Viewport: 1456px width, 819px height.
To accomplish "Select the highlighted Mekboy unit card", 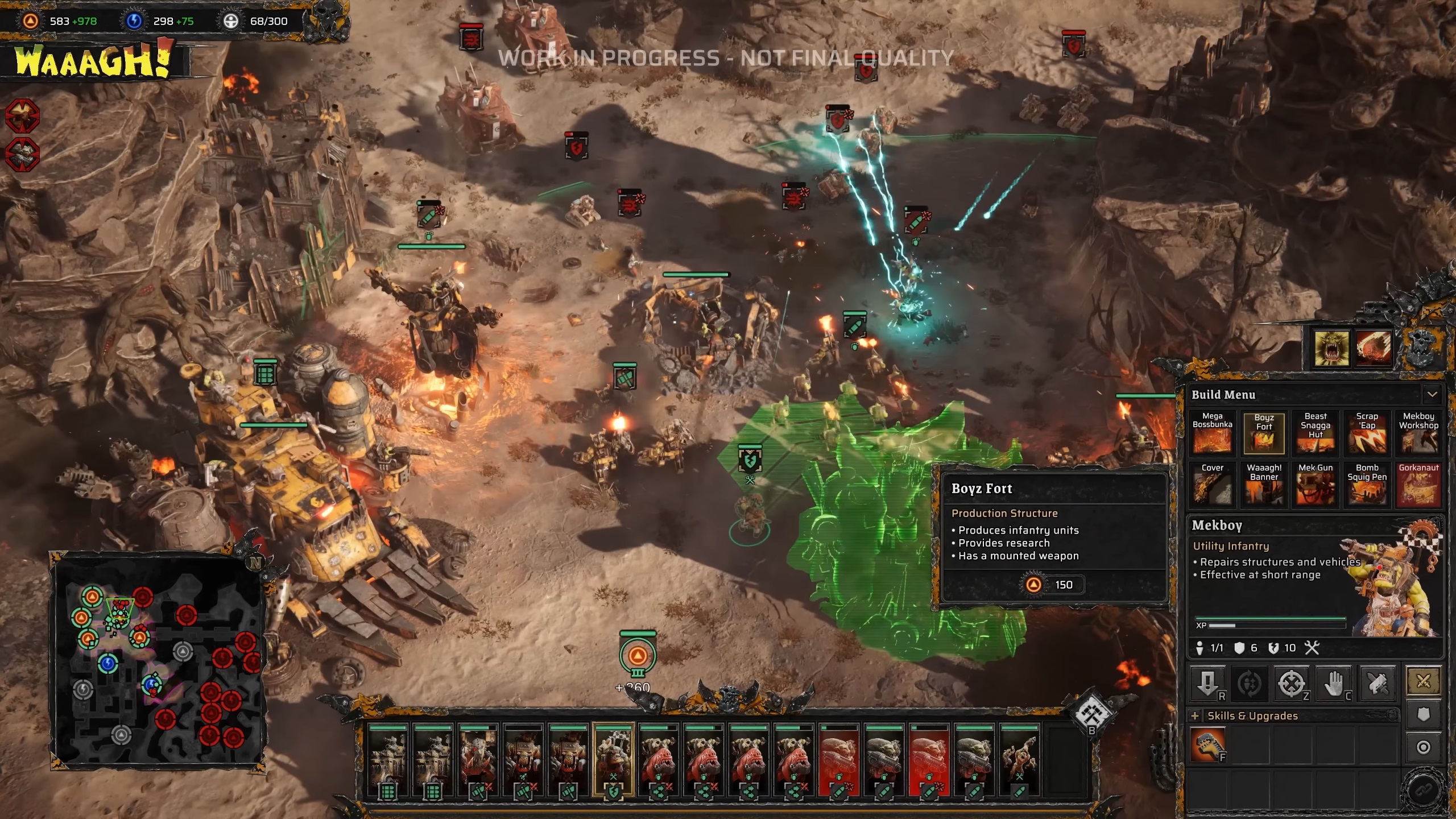I will pyautogui.click(x=613, y=760).
